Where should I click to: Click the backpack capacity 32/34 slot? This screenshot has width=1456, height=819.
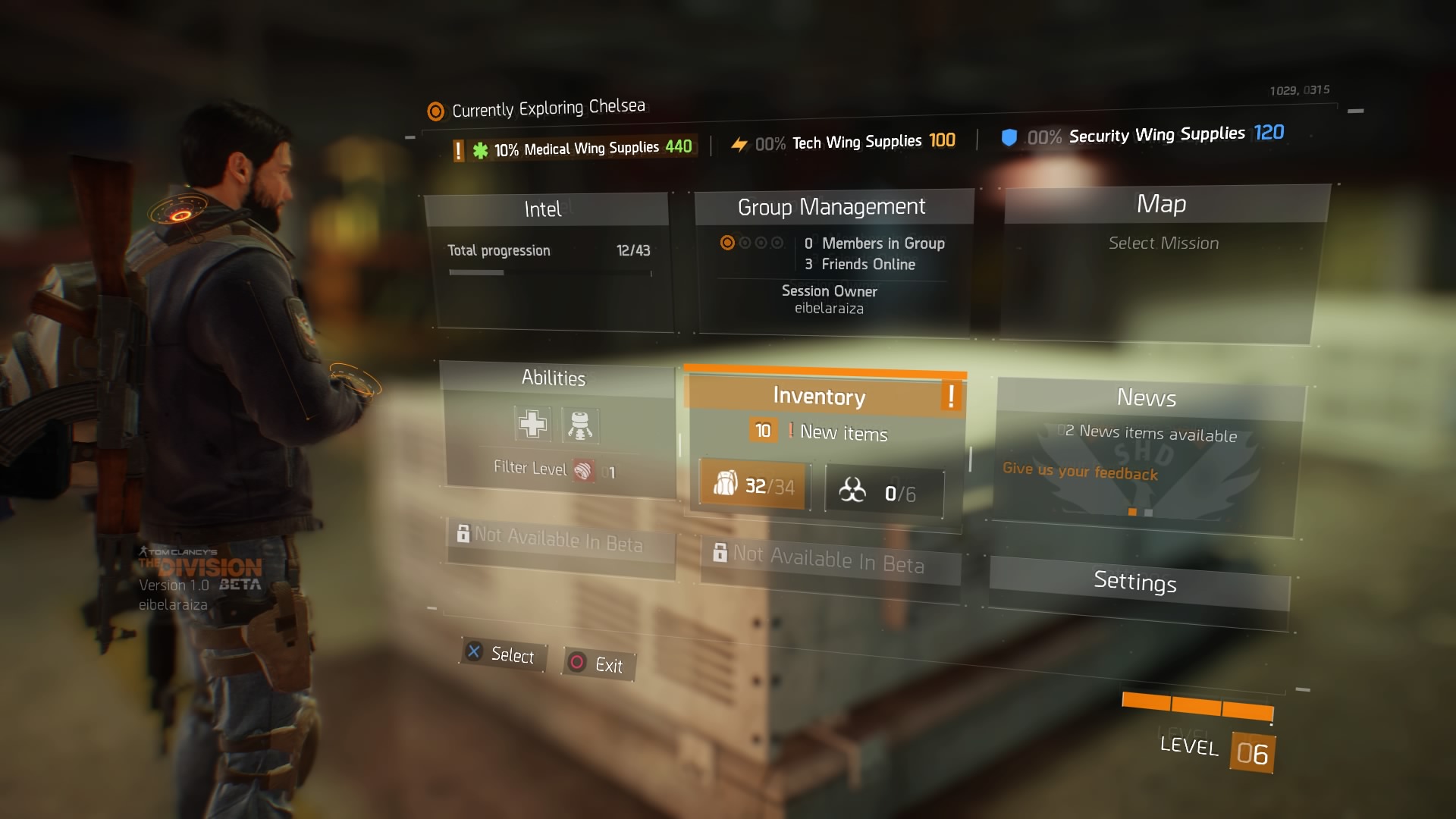point(755,485)
